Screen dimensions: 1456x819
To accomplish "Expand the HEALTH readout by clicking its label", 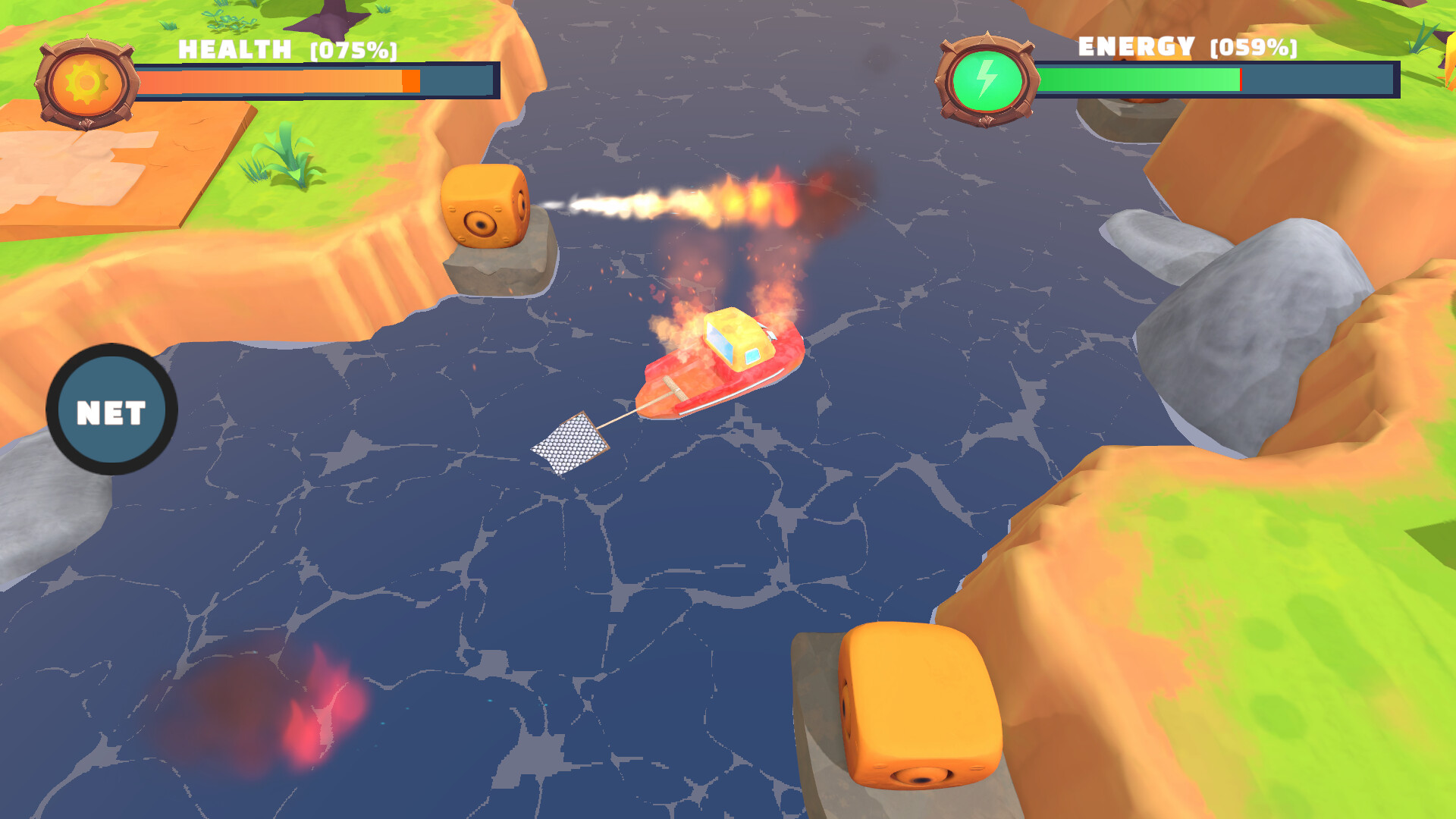I will 234,50.
